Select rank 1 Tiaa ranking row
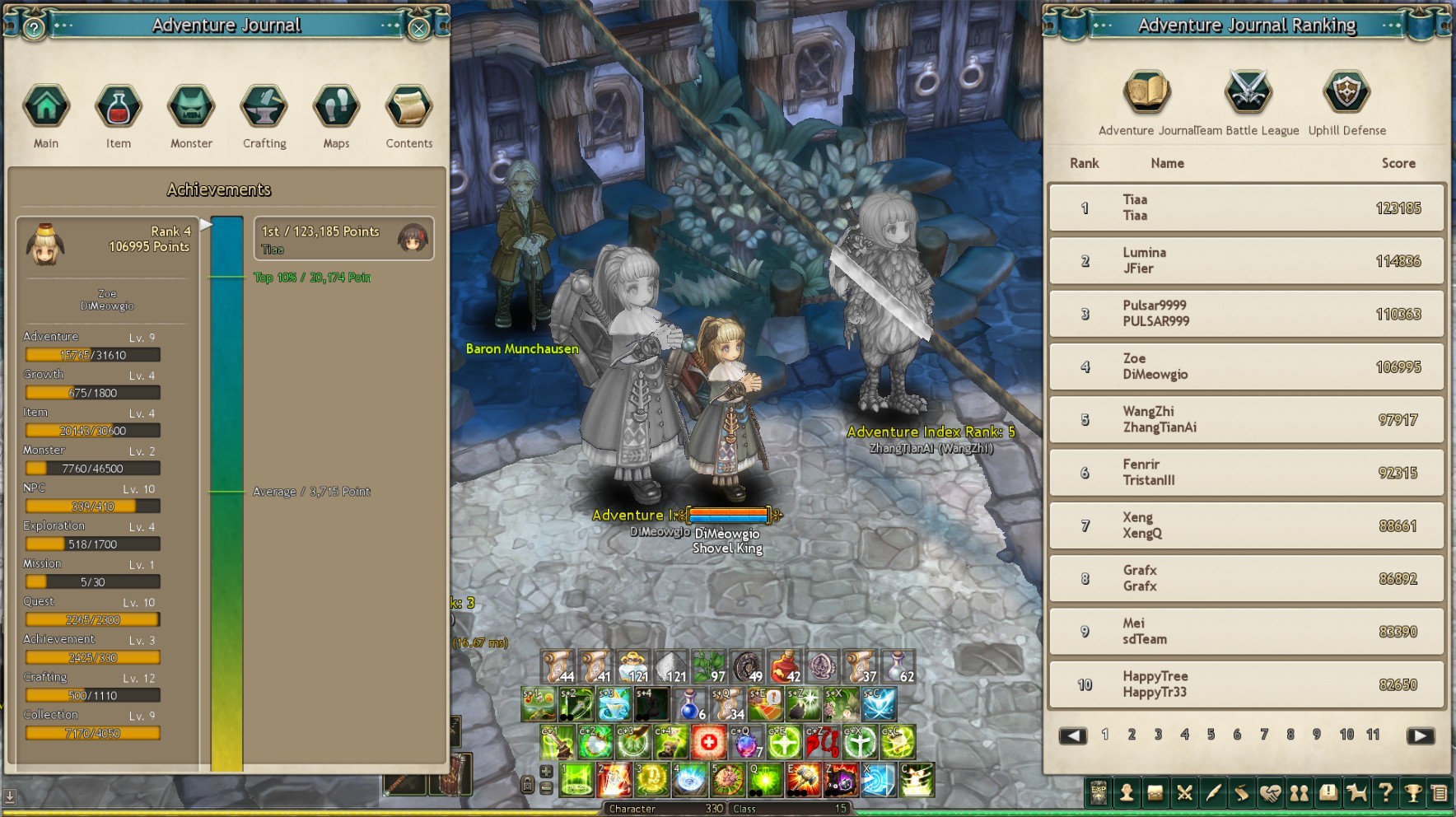The image size is (1456, 817). pos(1246,208)
